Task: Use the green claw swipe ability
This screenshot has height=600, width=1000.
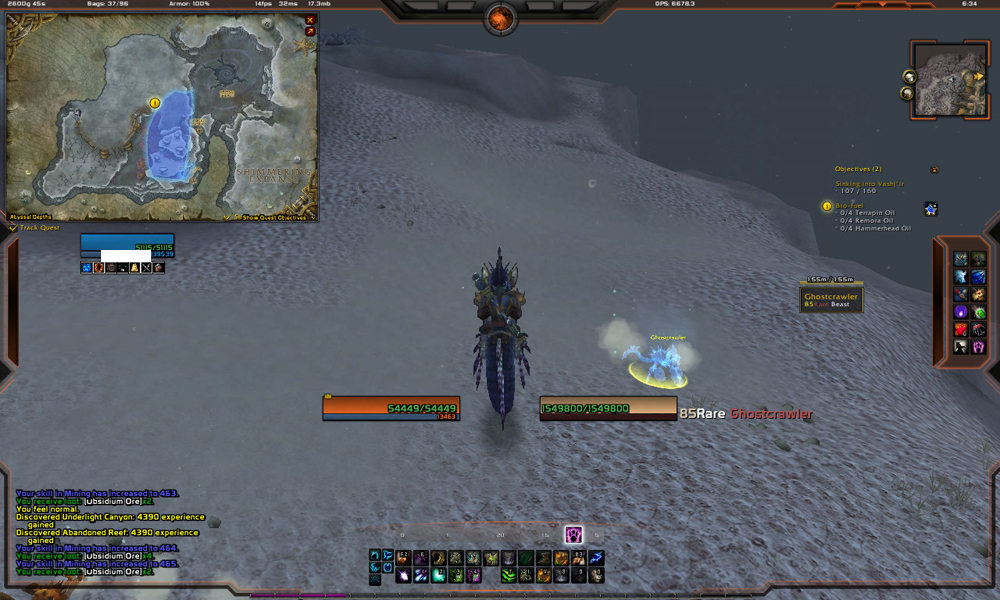Action: tap(509, 575)
